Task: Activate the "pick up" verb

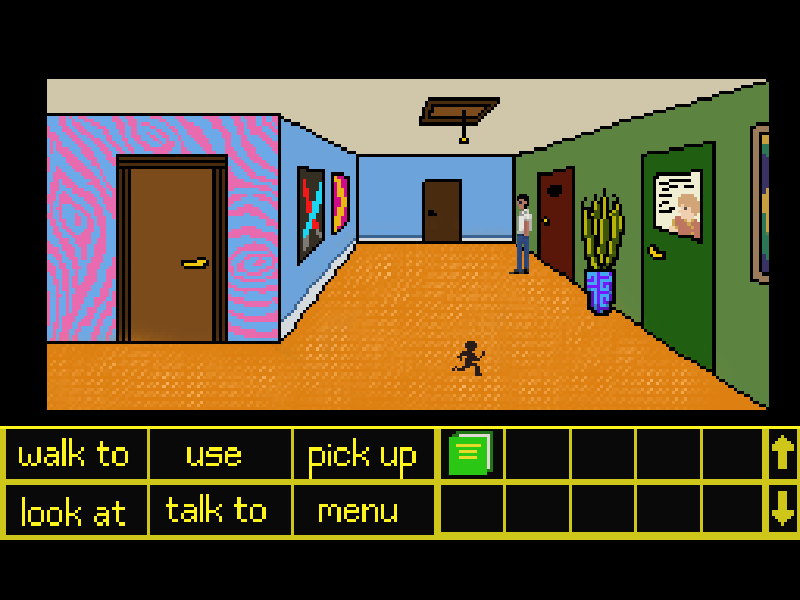Action: click(x=362, y=455)
